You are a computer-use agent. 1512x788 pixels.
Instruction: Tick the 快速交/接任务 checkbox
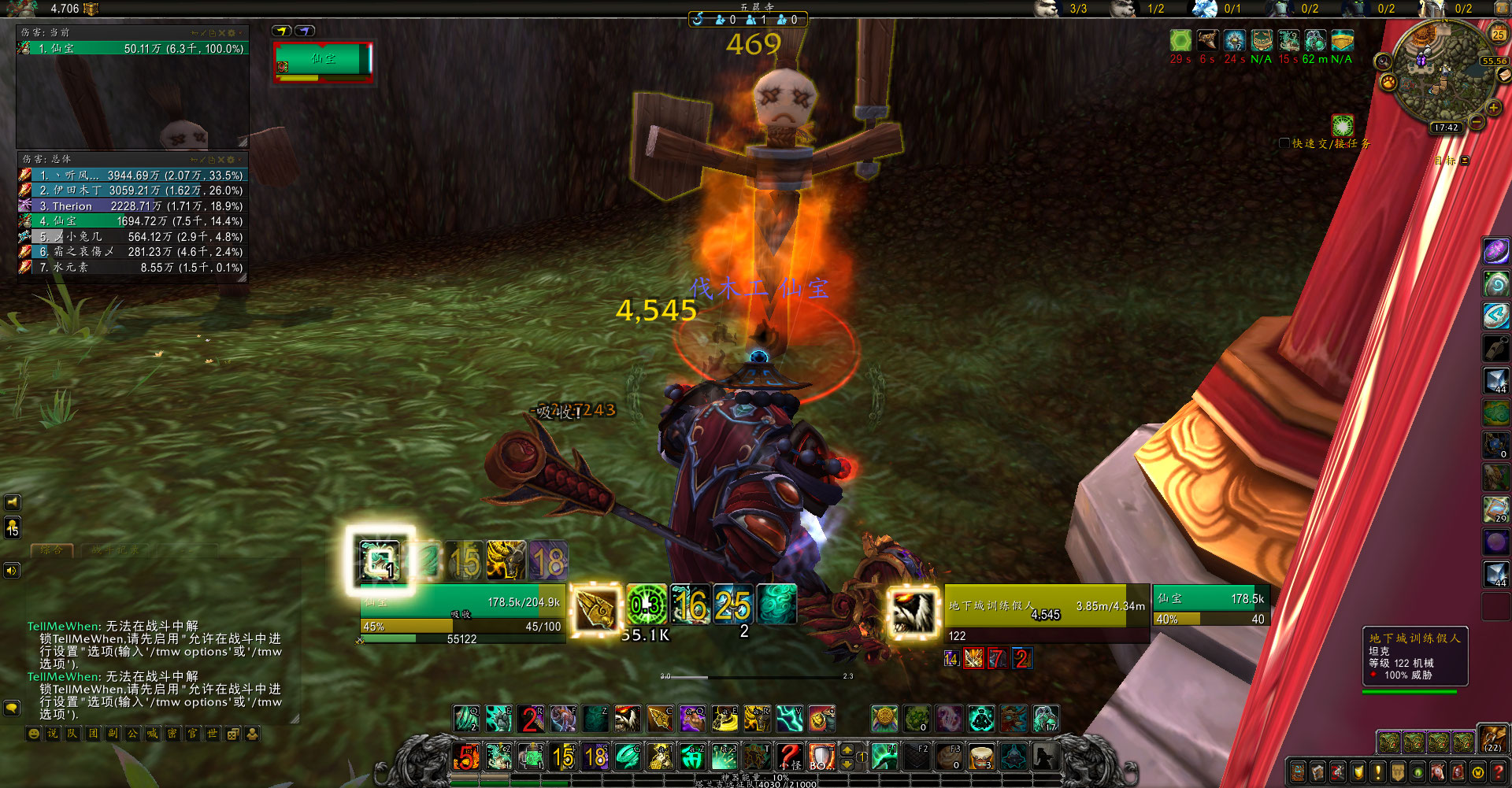click(1284, 143)
